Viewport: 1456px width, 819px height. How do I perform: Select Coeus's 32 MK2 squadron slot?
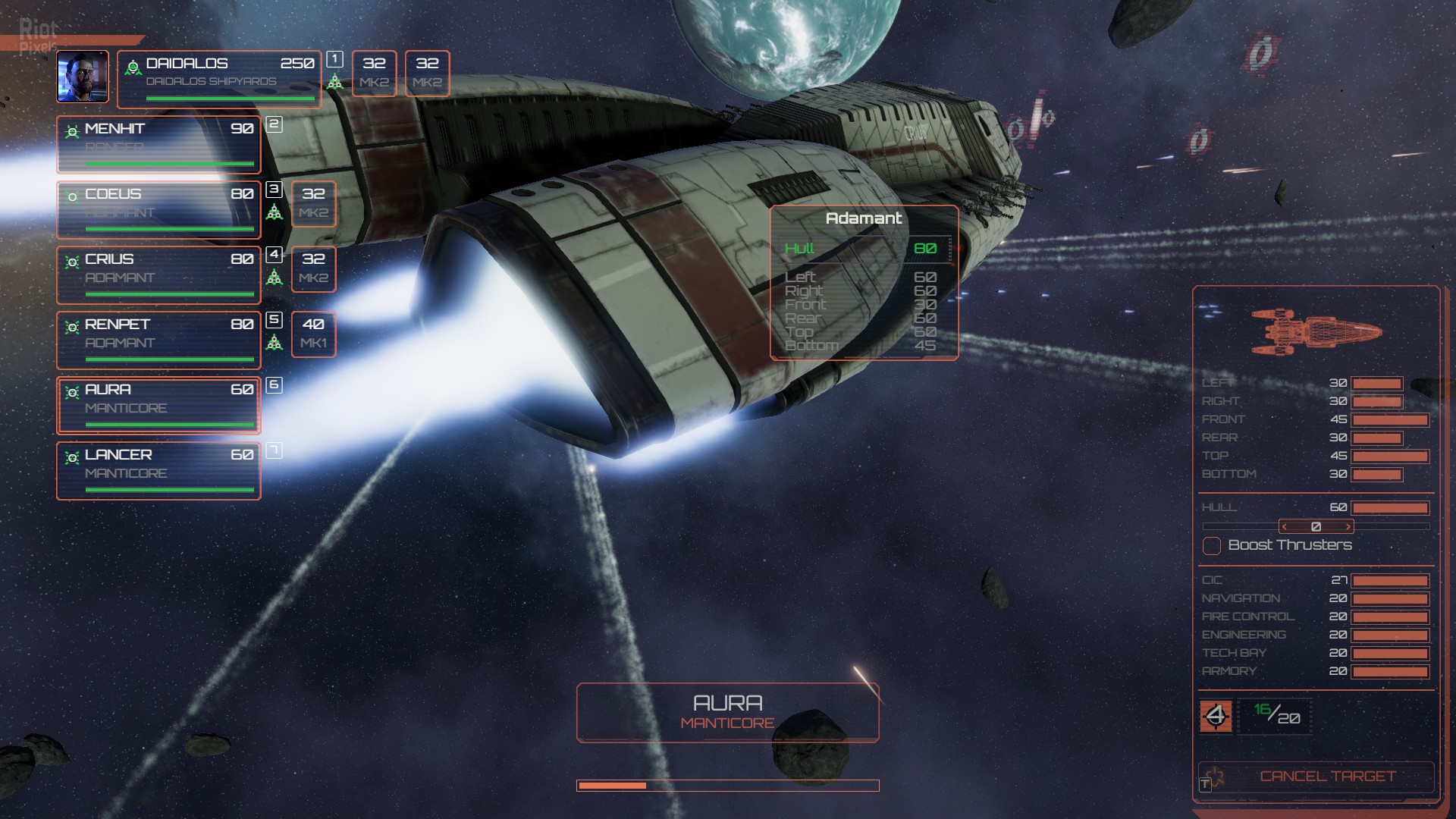[313, 203]
